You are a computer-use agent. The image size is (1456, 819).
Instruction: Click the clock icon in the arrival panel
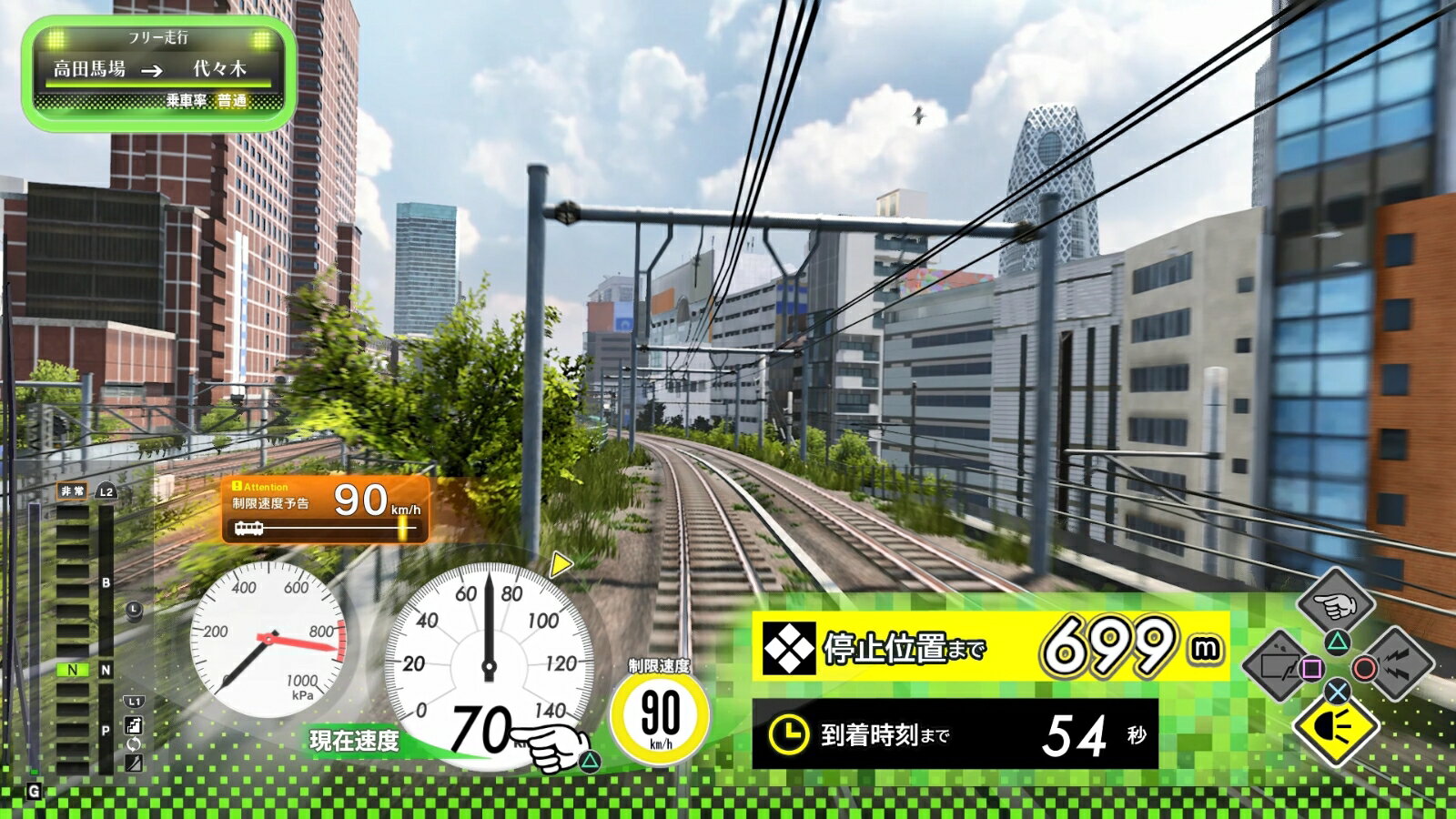click(788, 733)
